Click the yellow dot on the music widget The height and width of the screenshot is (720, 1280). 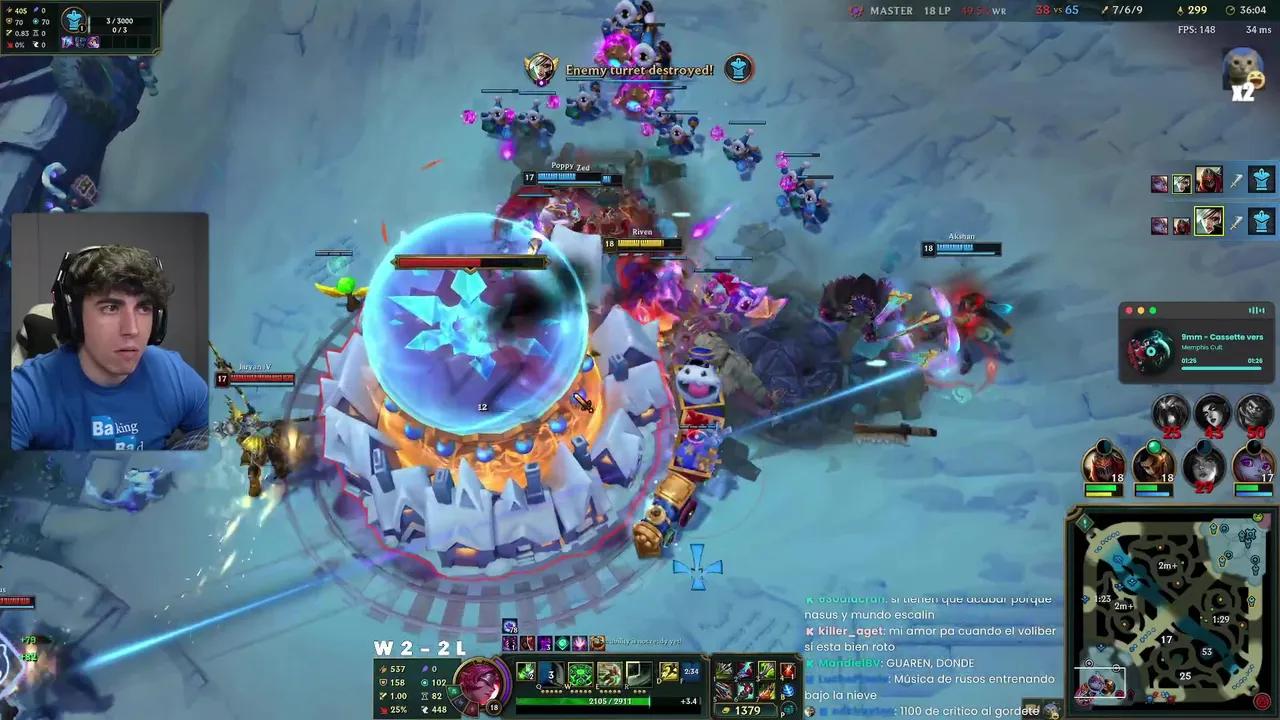1141,310
